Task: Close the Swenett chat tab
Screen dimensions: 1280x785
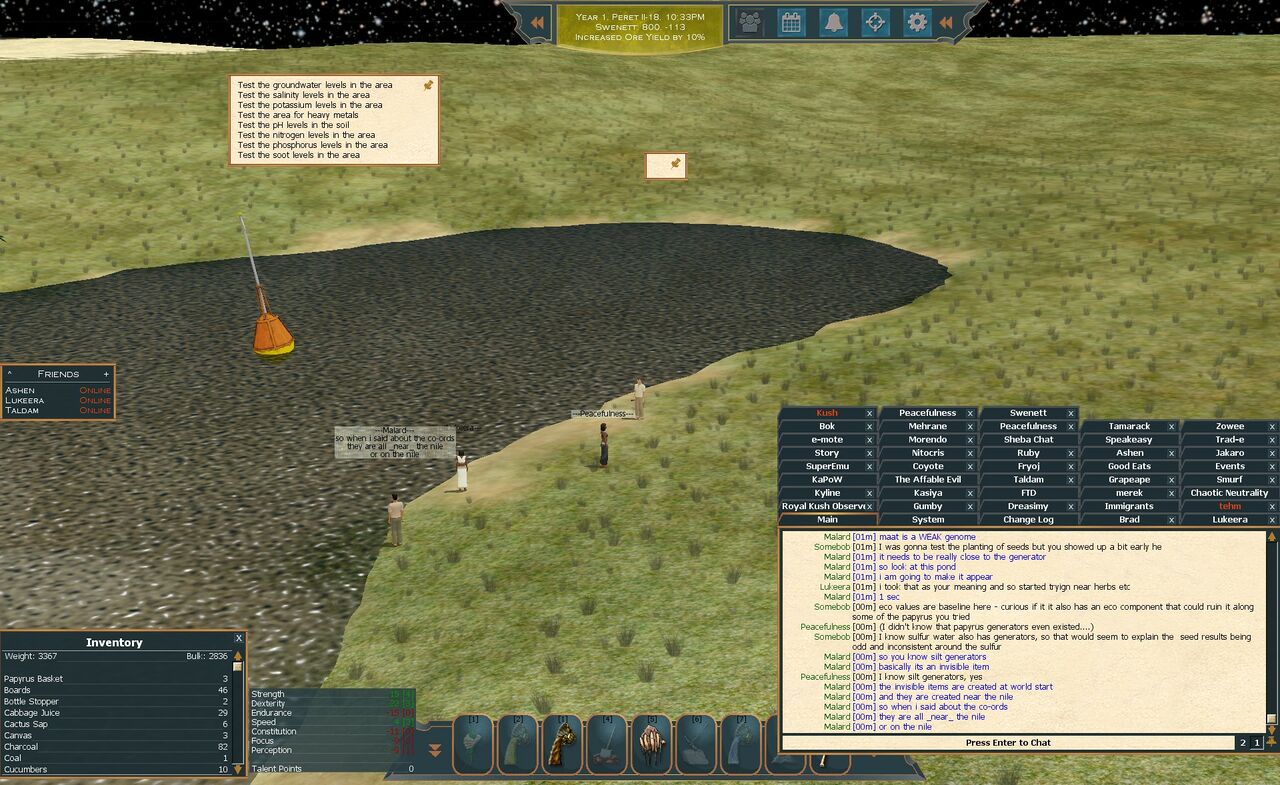Action: pyautogui.click(x=1071, y=413)
